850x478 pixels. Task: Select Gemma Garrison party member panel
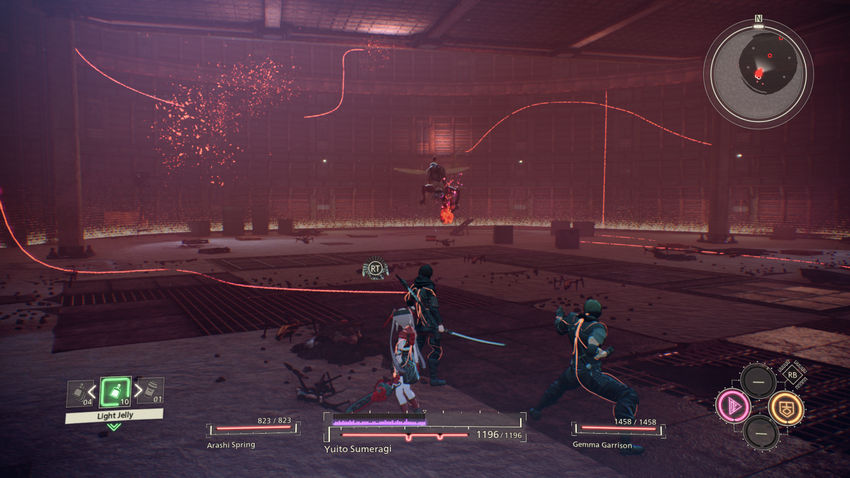pos(616,432)
